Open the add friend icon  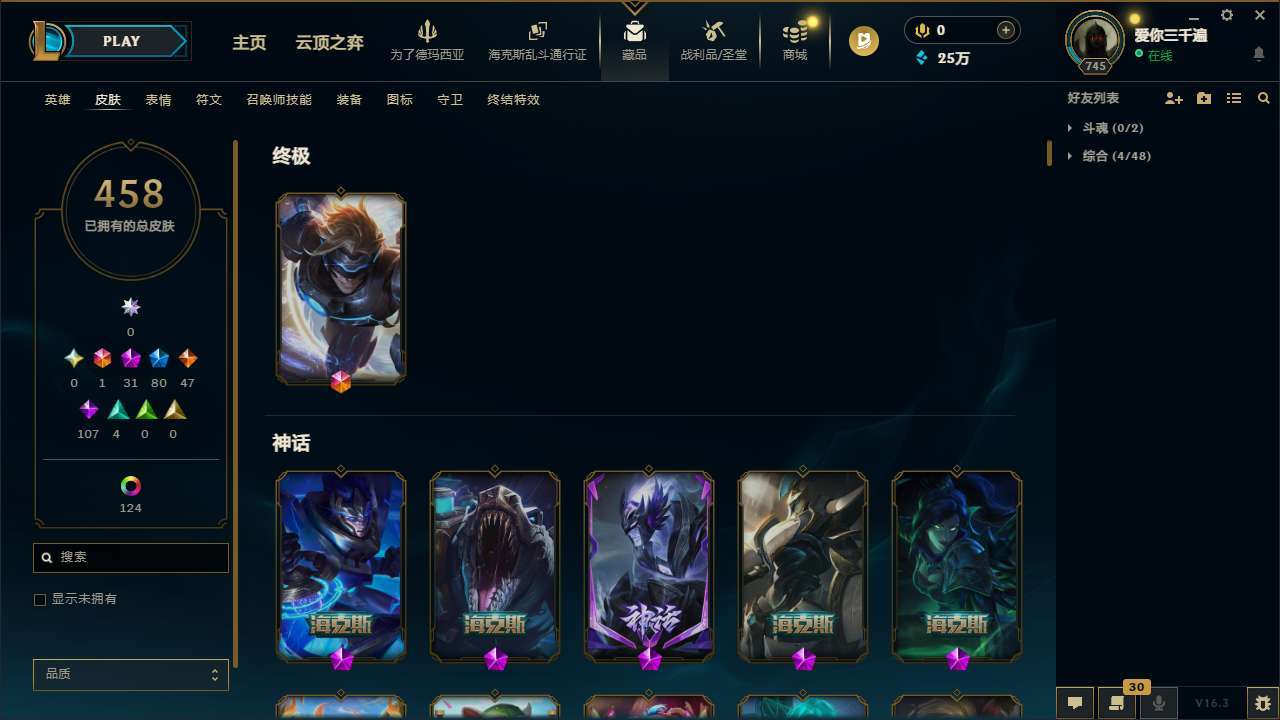1174,98
